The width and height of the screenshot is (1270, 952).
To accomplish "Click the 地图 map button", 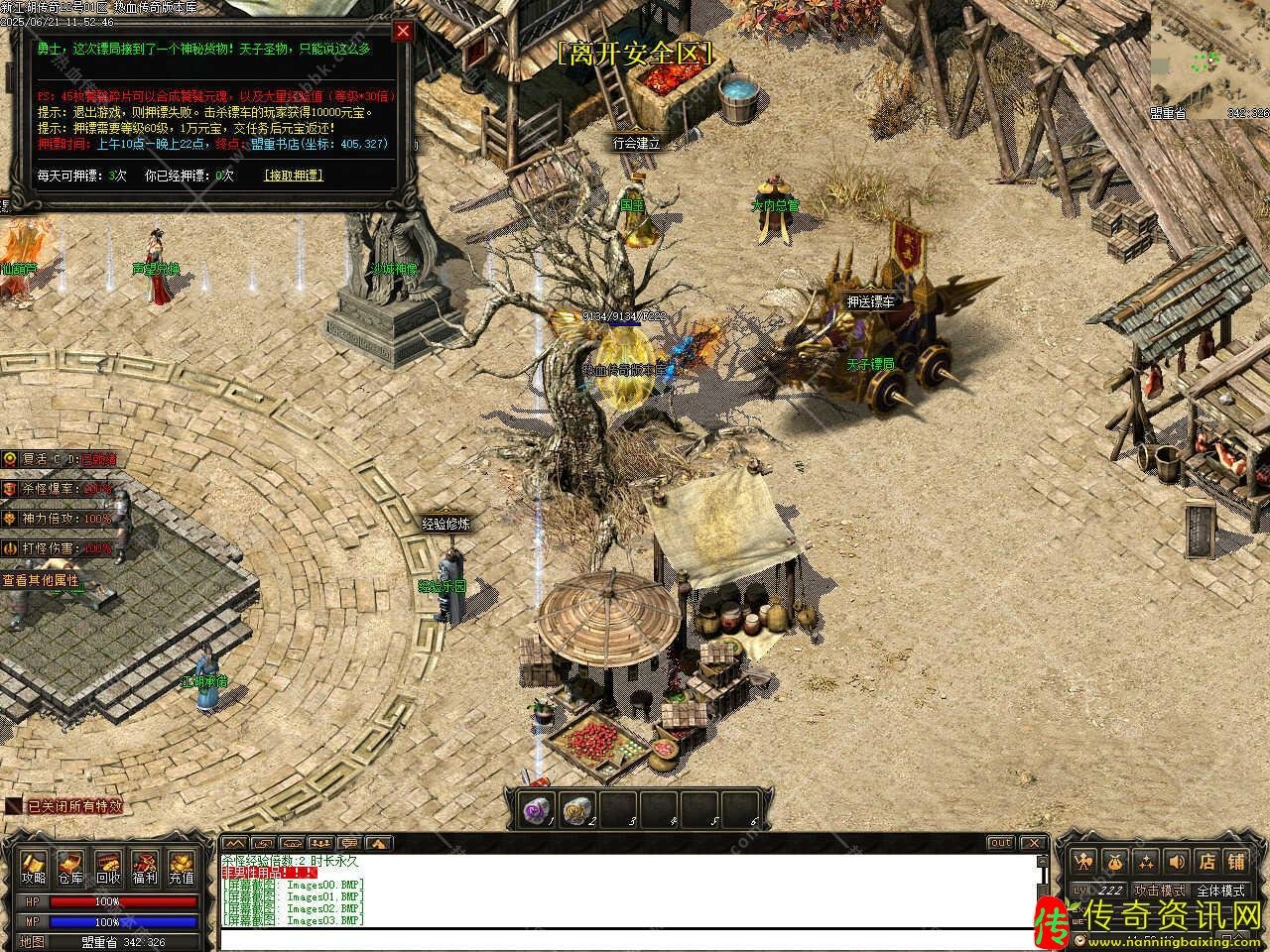I will [32, 942].
